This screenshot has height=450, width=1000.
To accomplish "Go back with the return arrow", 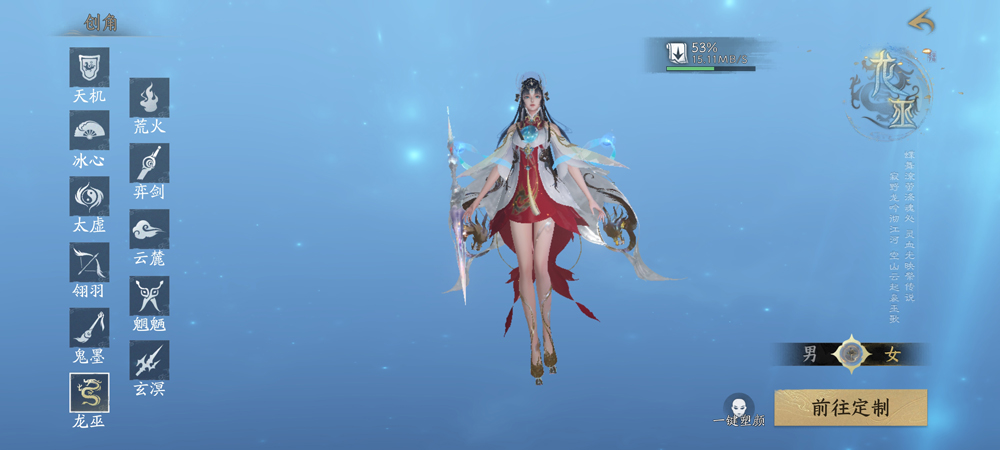I will coord(920,21).
